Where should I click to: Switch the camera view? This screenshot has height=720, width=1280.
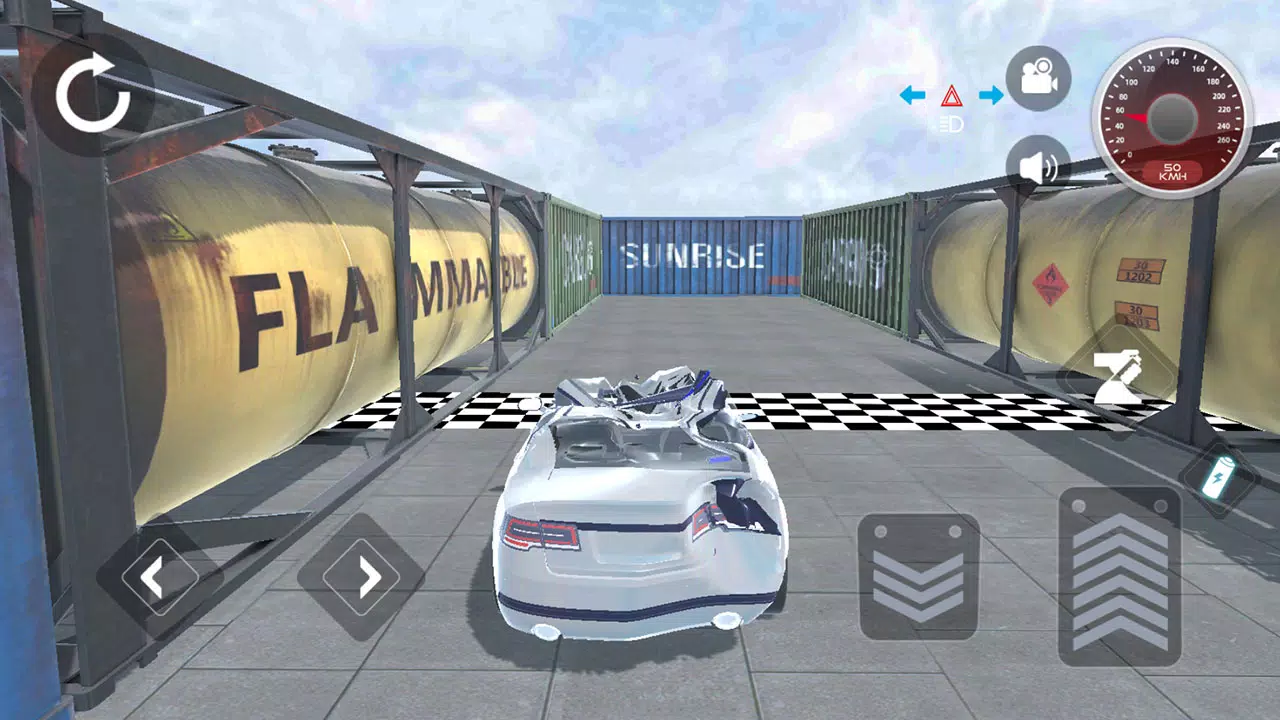point(1038,78)
